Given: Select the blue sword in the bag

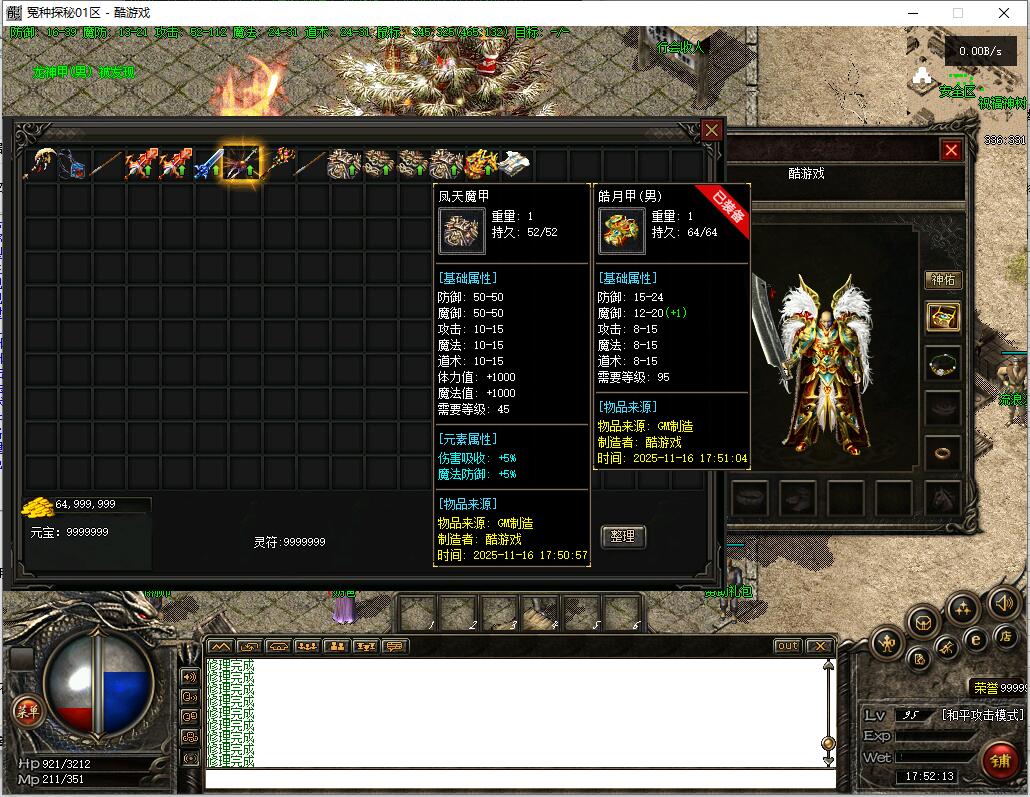Looking at the screenshot, I should 208,162.
